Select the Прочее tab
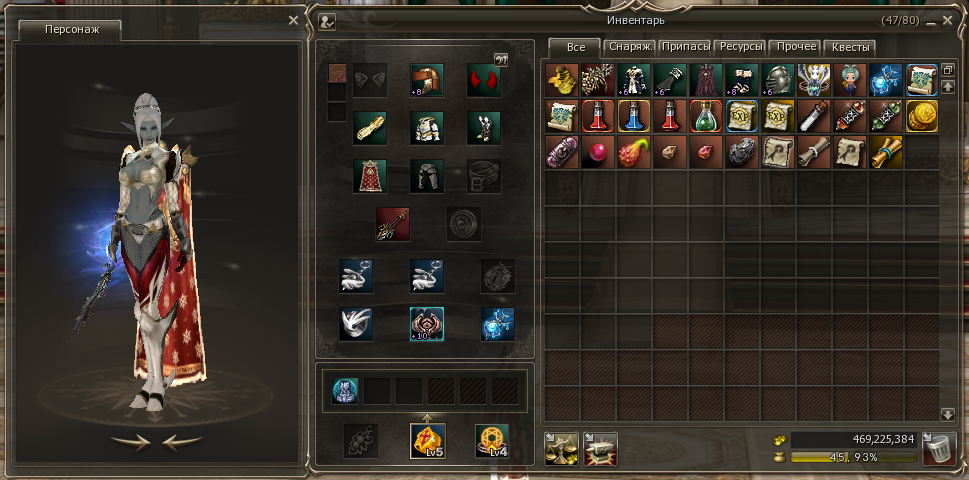Image resolution: width=969 pixels, height=480 pixels. (797, 47)
